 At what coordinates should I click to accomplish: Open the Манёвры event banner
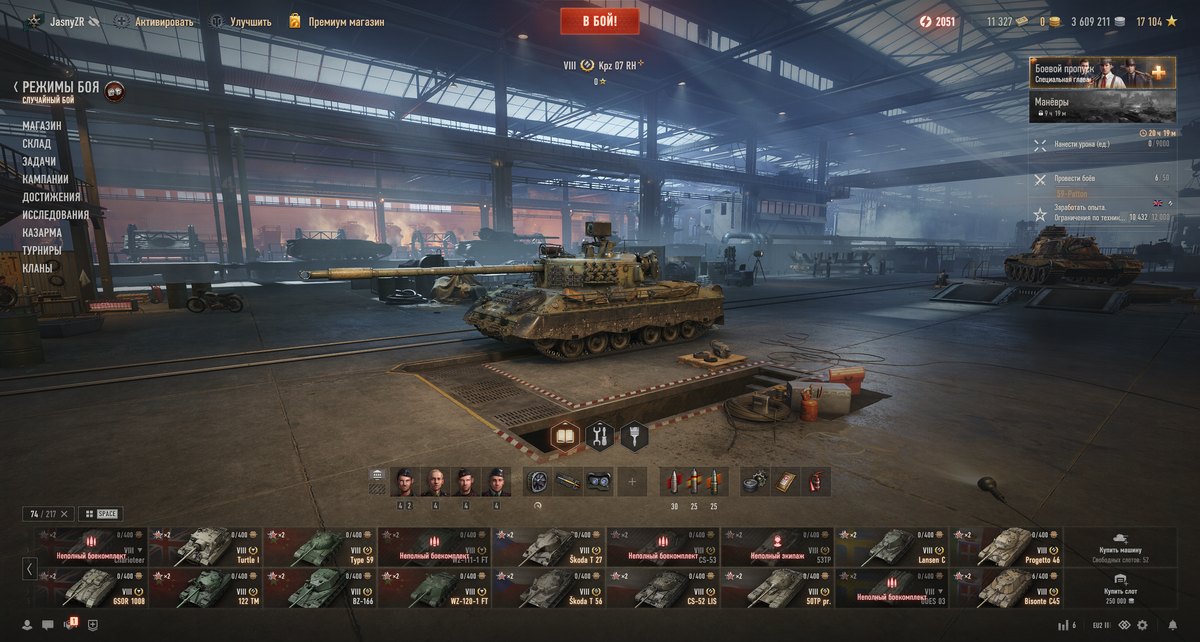pos(1099,107)
